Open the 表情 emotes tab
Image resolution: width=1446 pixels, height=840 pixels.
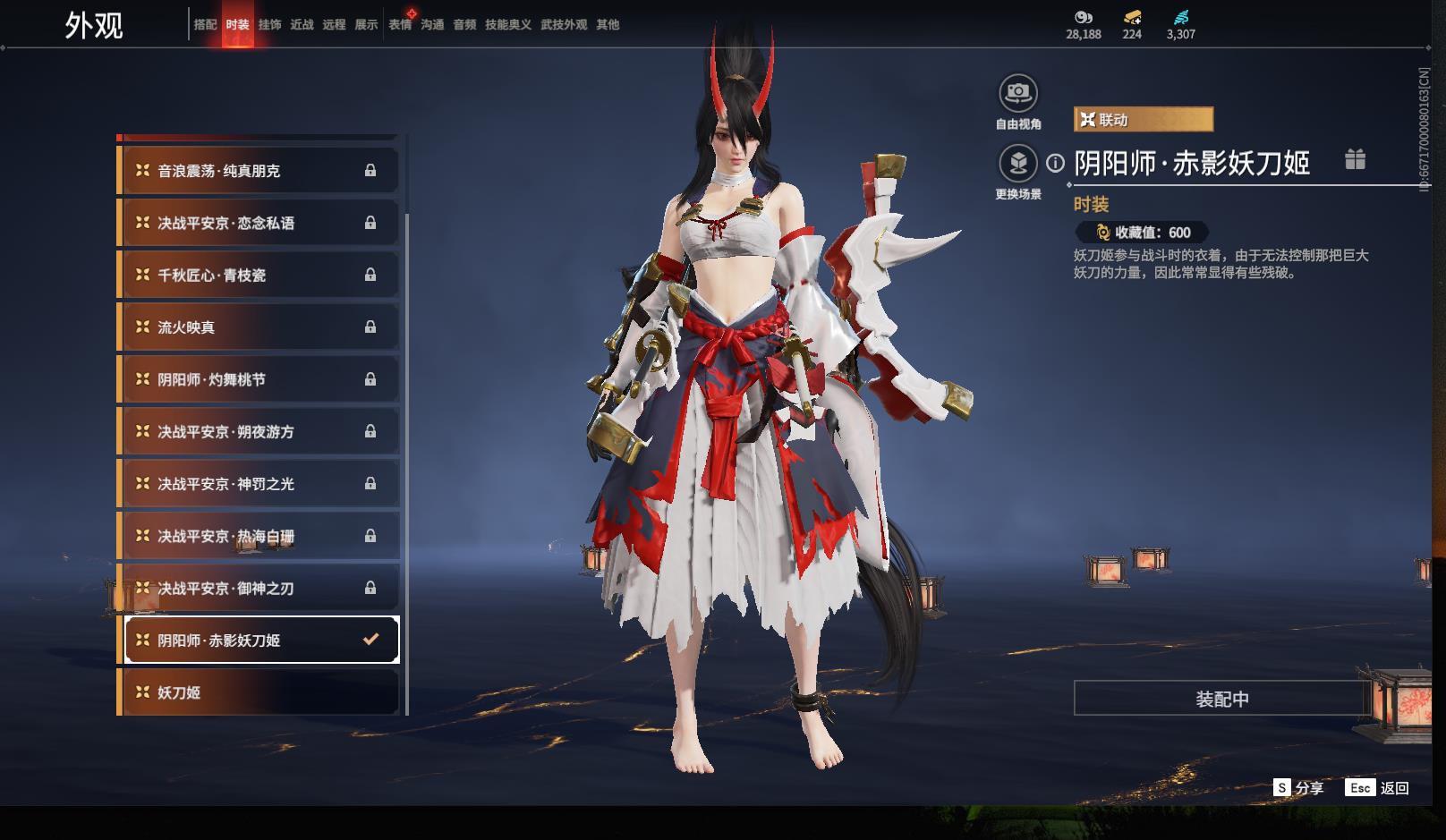(400, 25)
